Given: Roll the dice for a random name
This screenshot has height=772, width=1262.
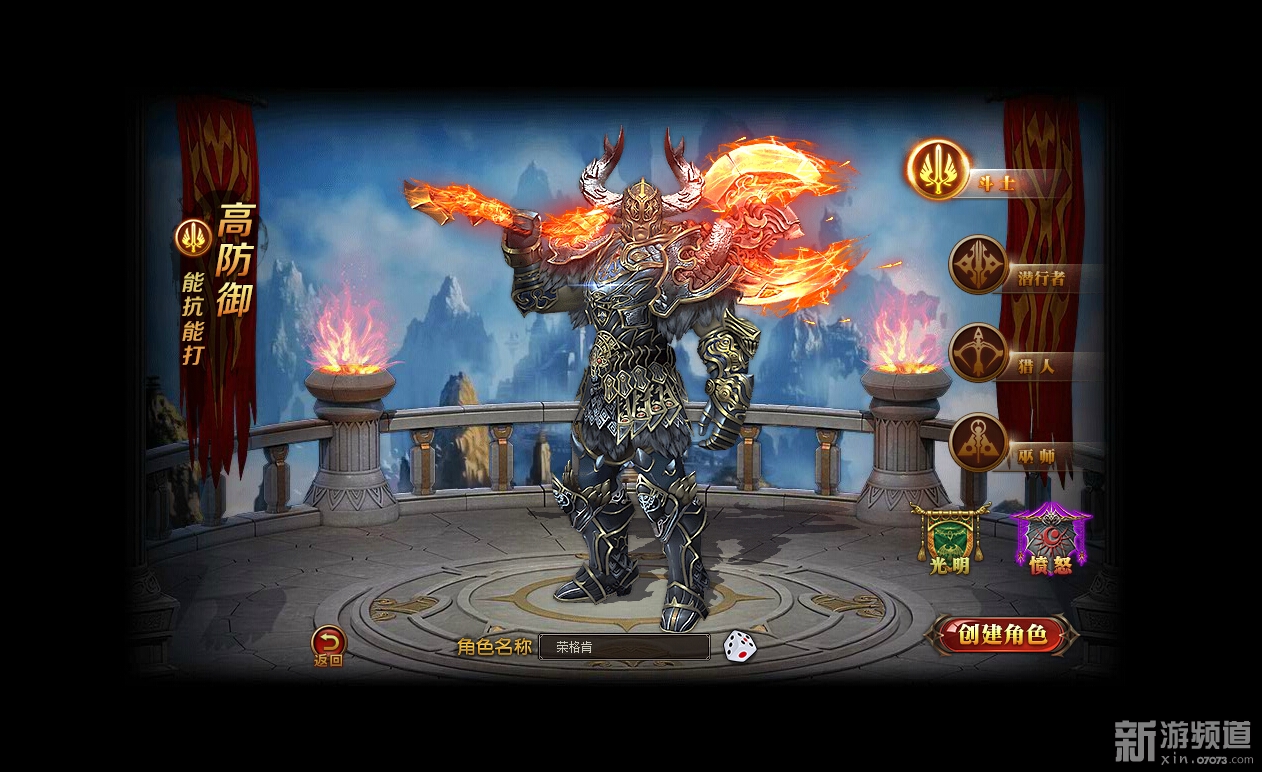Looking at the screenshot, I should (x=740, y=645).
